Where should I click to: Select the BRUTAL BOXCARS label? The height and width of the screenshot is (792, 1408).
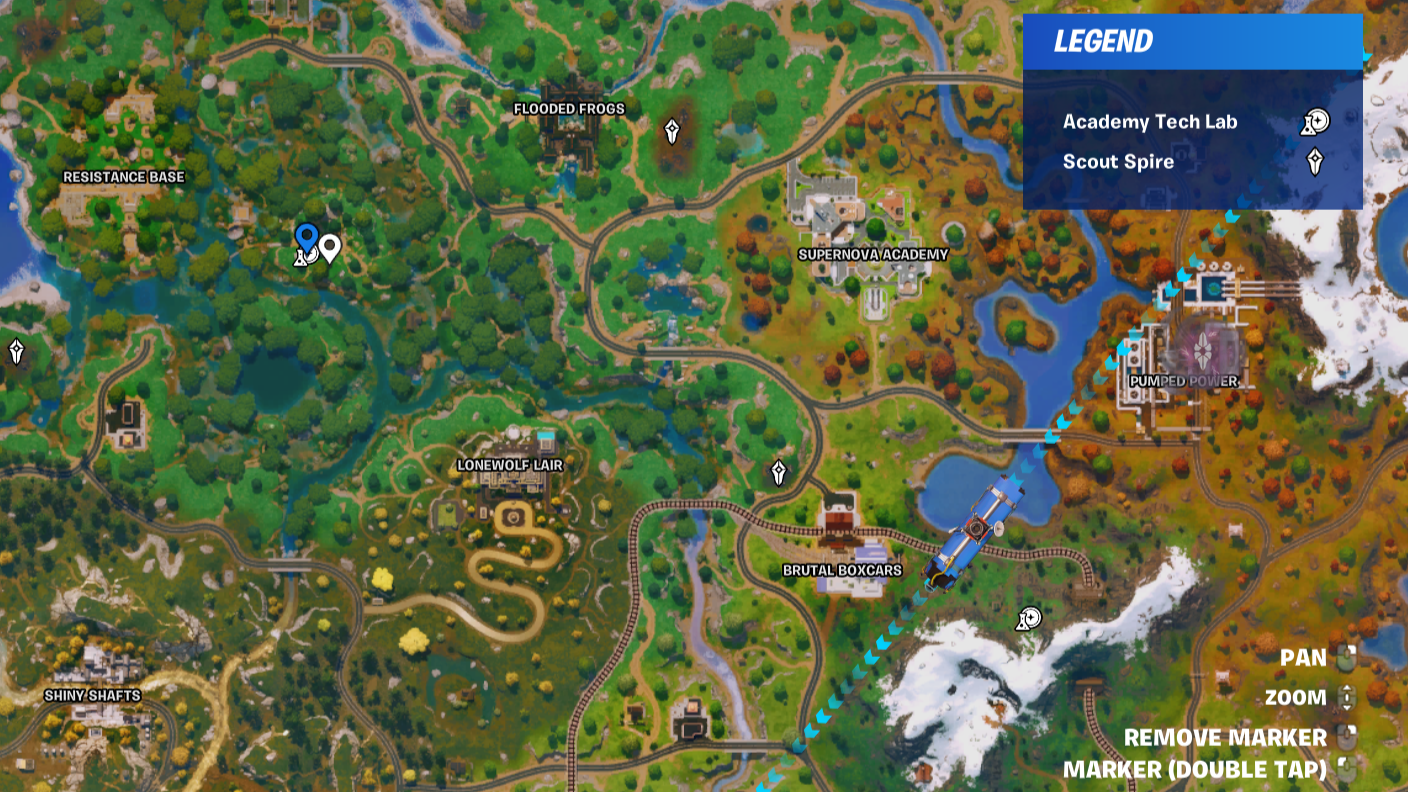point(841,570)
